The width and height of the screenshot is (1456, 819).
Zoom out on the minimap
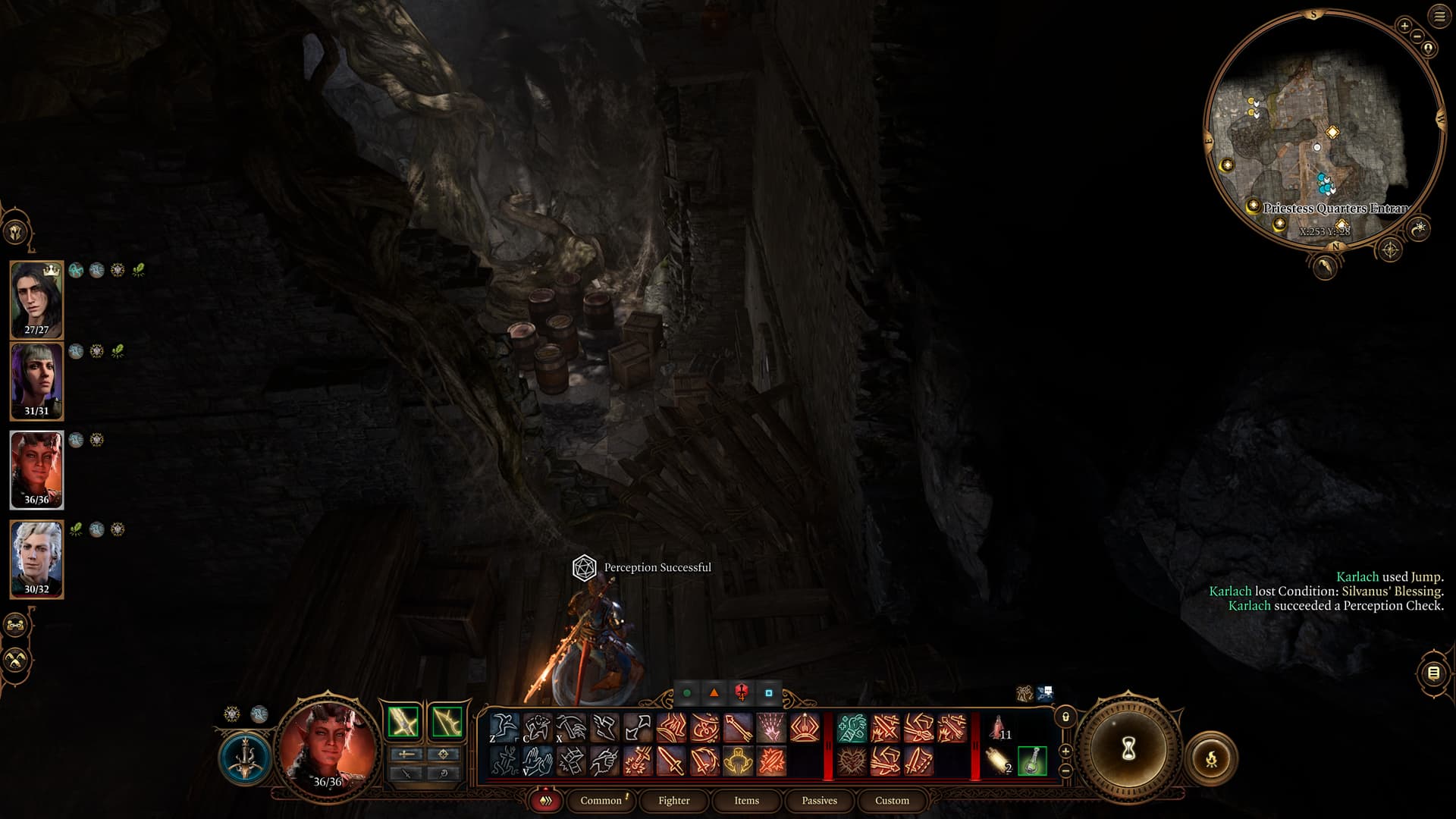(1417, 36)
